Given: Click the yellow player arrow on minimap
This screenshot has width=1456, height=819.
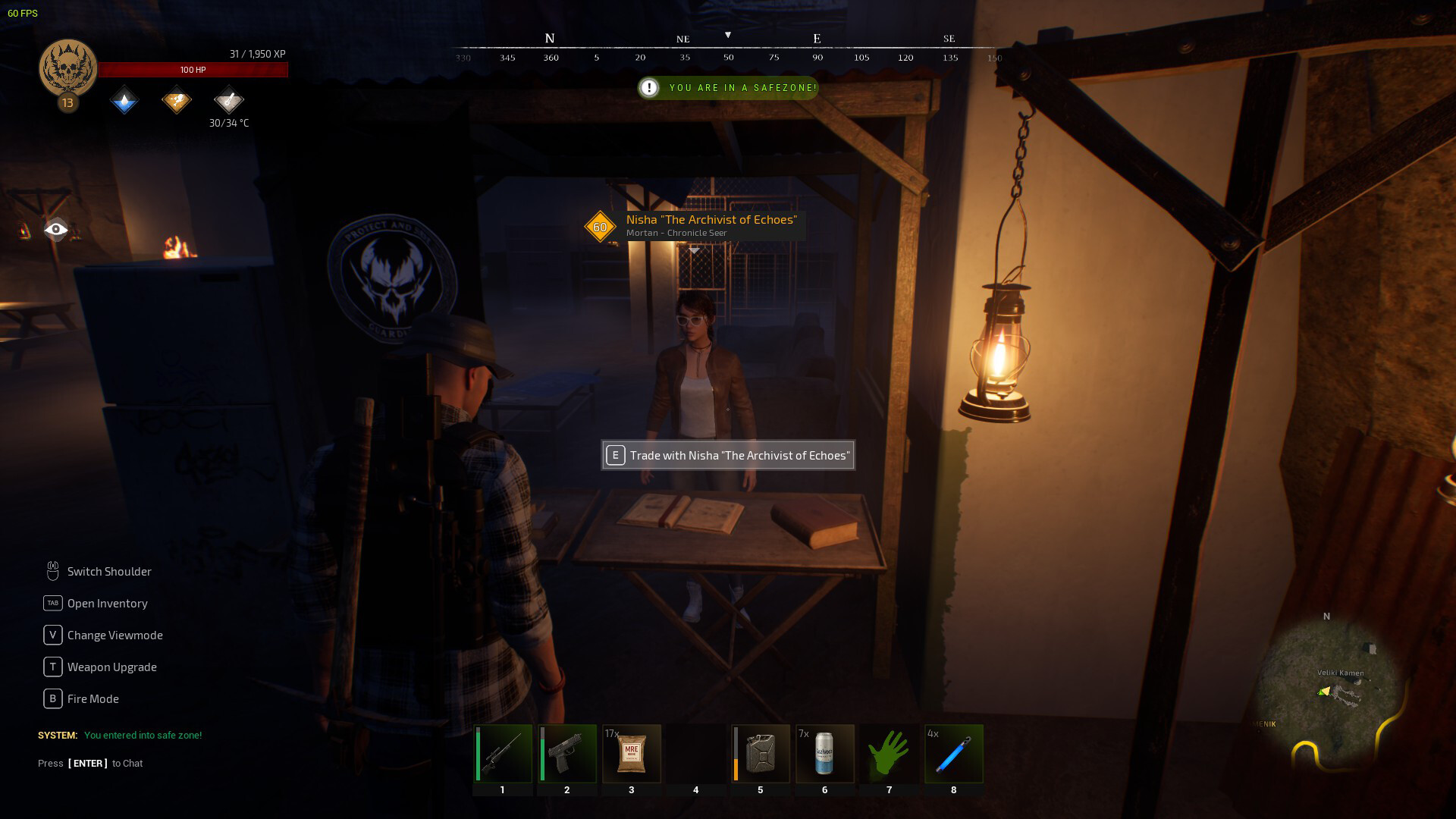Looking at the screenshot, I should [1324, 691].
